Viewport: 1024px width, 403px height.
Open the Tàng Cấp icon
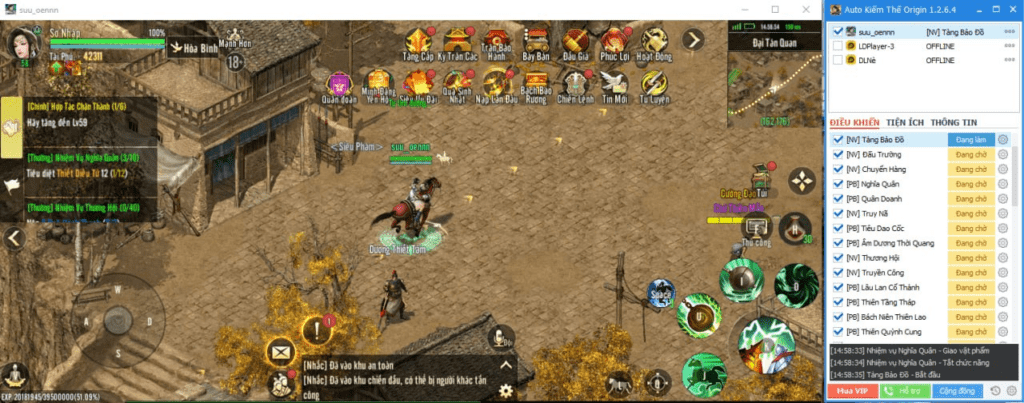tap(418, 41)
